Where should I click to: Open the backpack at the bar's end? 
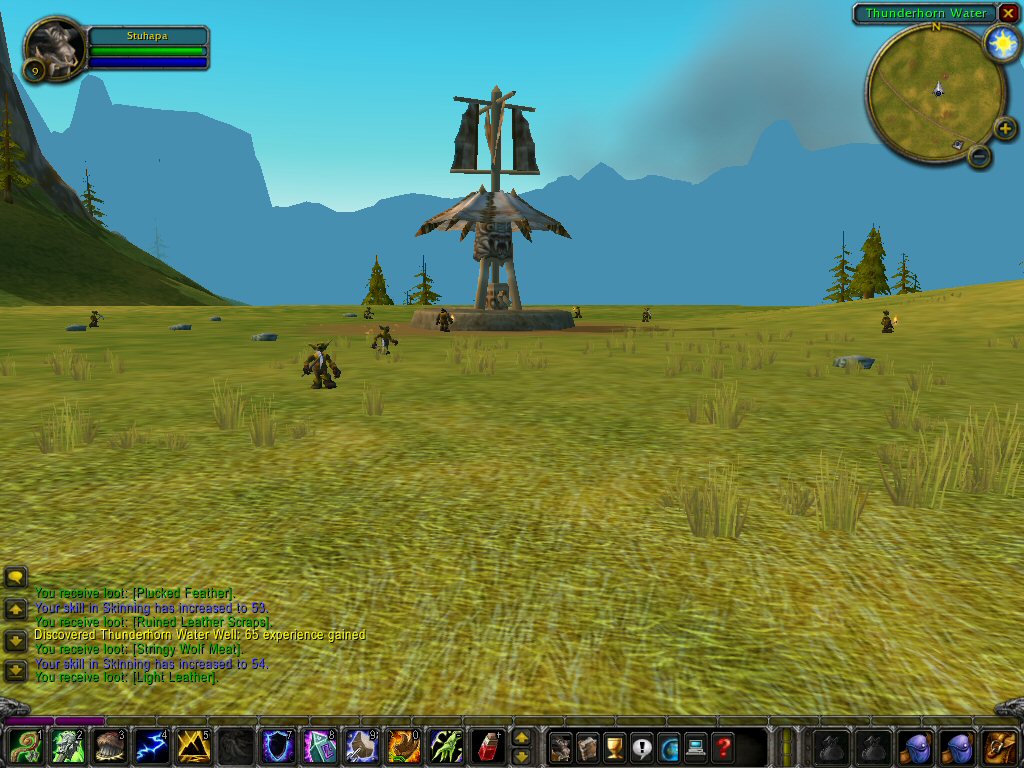click(x=1000, y=746)
